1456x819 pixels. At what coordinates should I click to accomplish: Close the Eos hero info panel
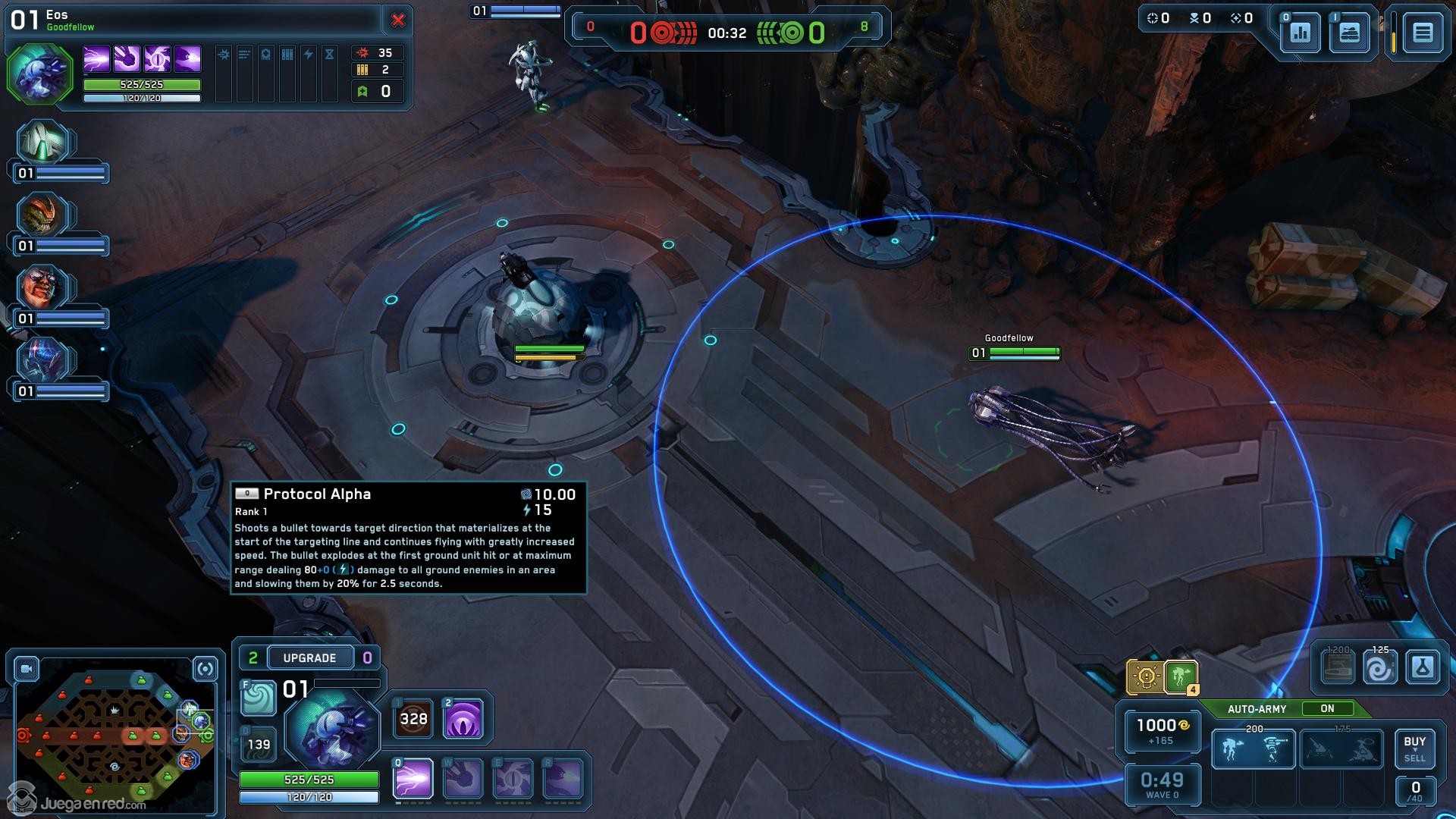pos(397,20)
